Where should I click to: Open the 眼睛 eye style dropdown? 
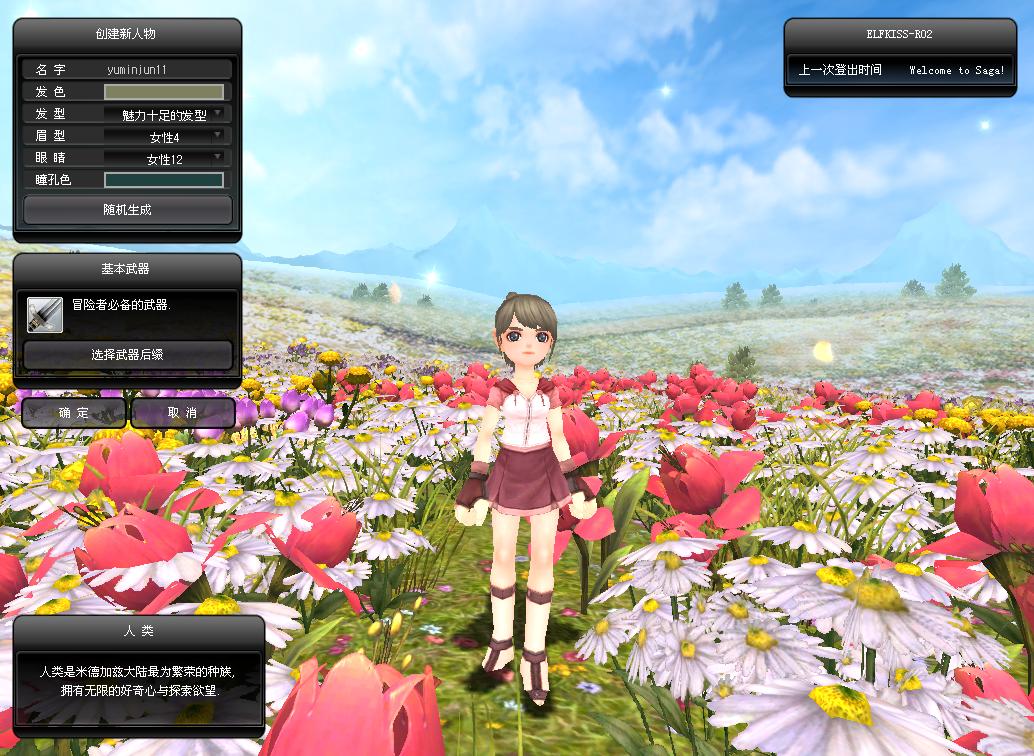pos(165,159)
